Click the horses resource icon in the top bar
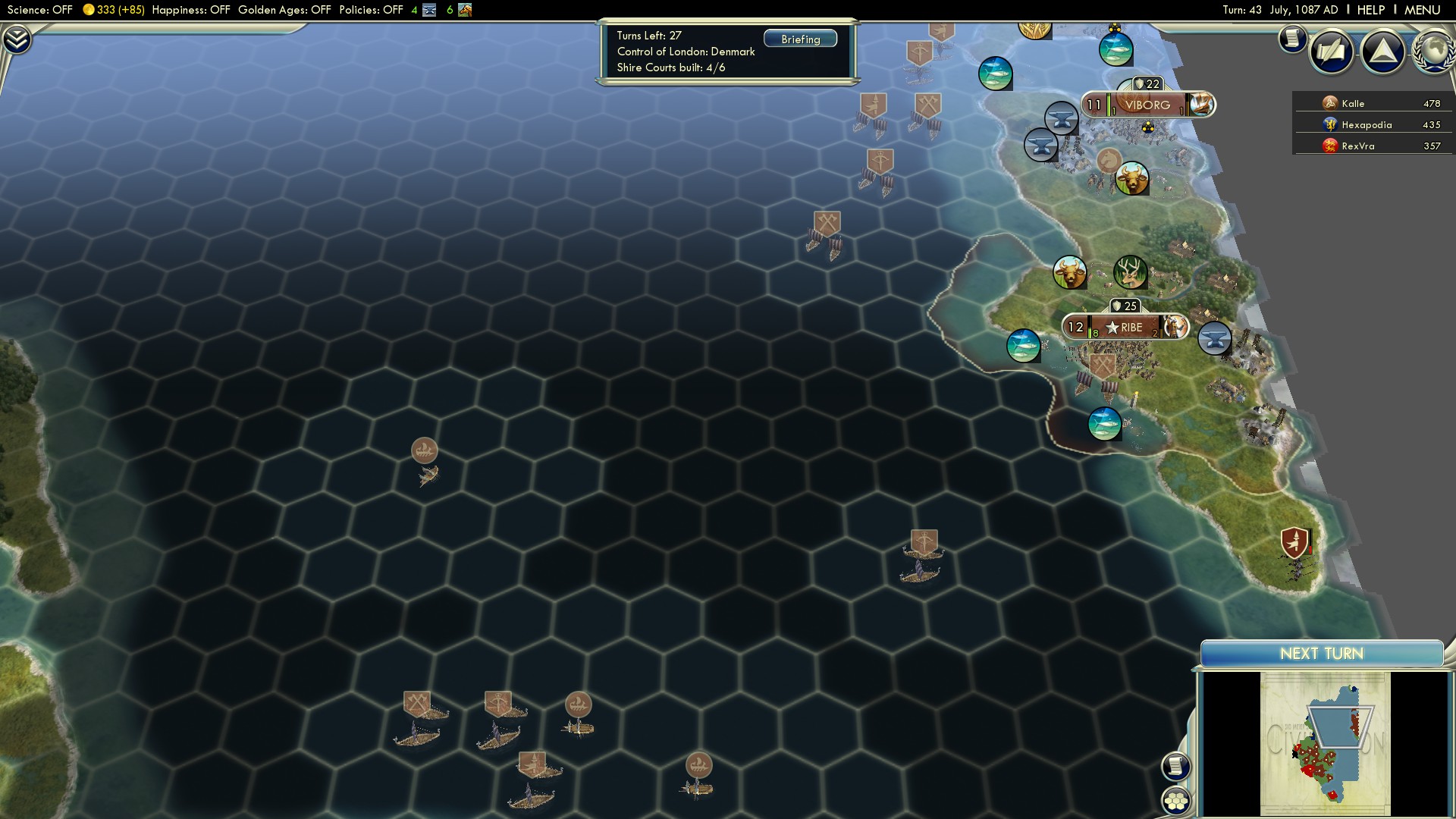 [x=464, y=11]
